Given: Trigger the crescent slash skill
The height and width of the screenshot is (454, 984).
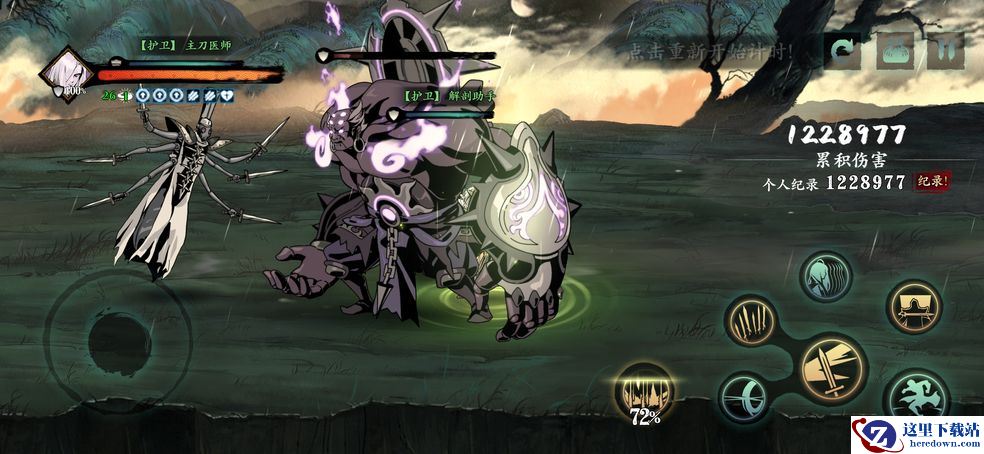Looking at the screenshot, I should pyautogui.click(x=745, y=399).
